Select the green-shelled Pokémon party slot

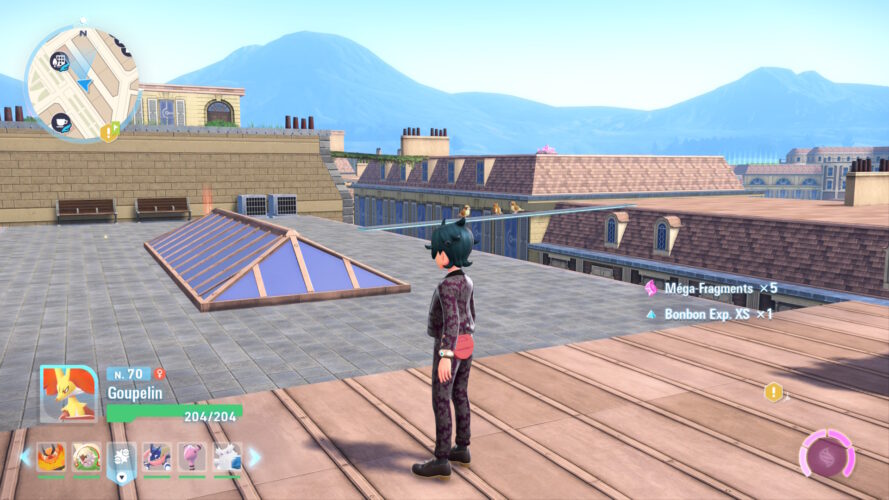(86, 457)
